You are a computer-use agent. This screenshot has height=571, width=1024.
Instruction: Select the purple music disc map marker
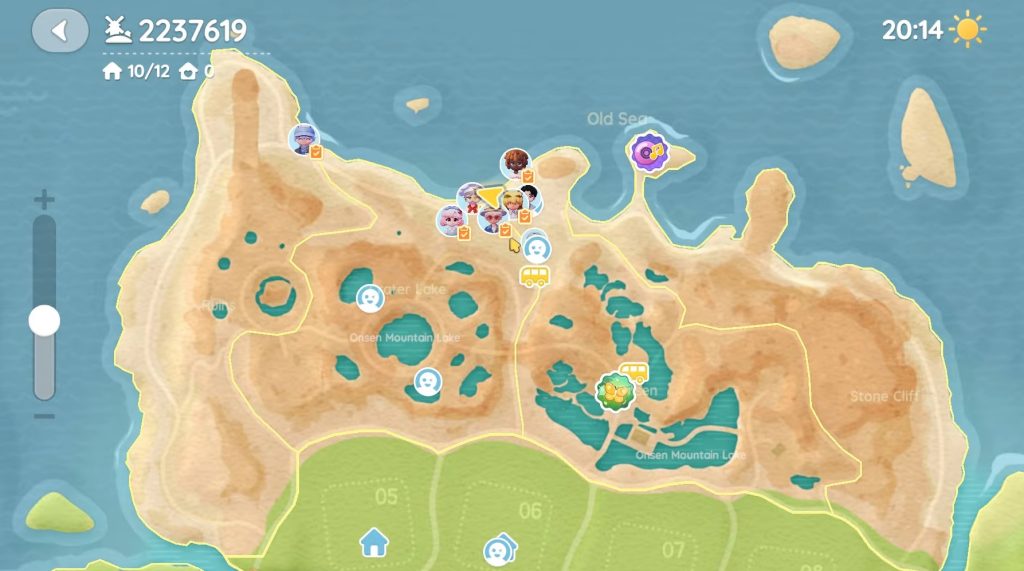649,152
